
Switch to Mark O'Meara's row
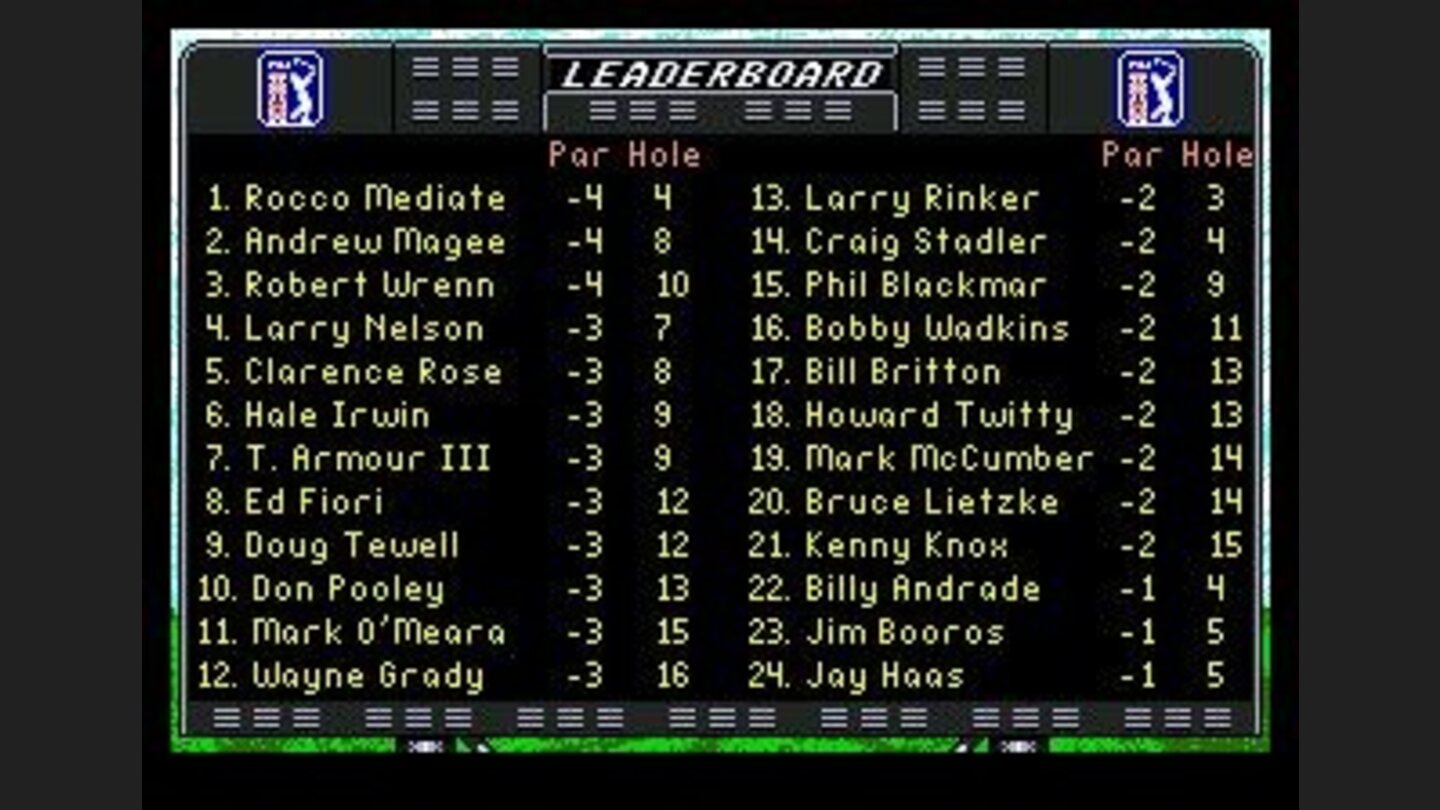(x=380, y=633)
